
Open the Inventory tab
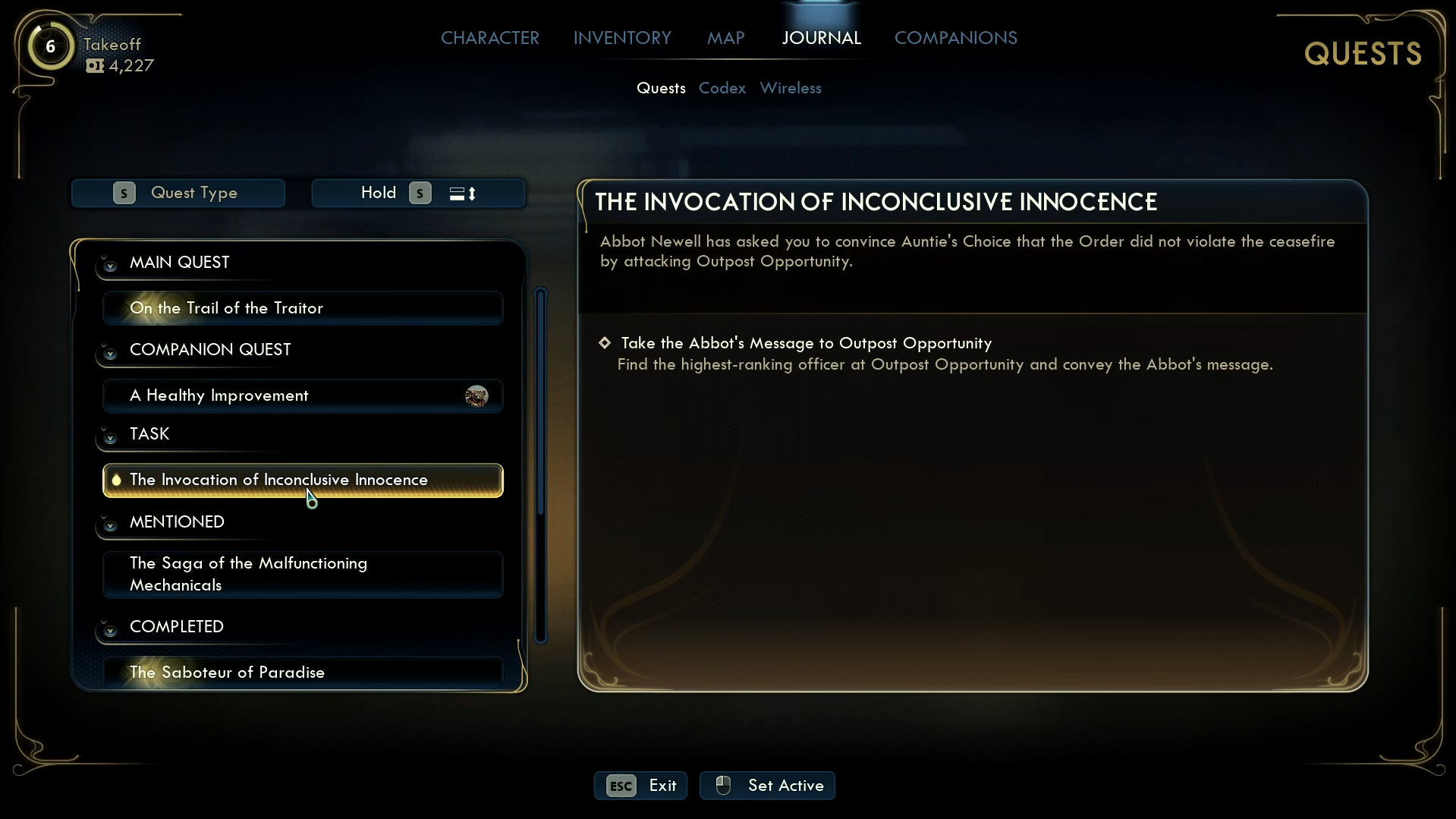(622, 38)
